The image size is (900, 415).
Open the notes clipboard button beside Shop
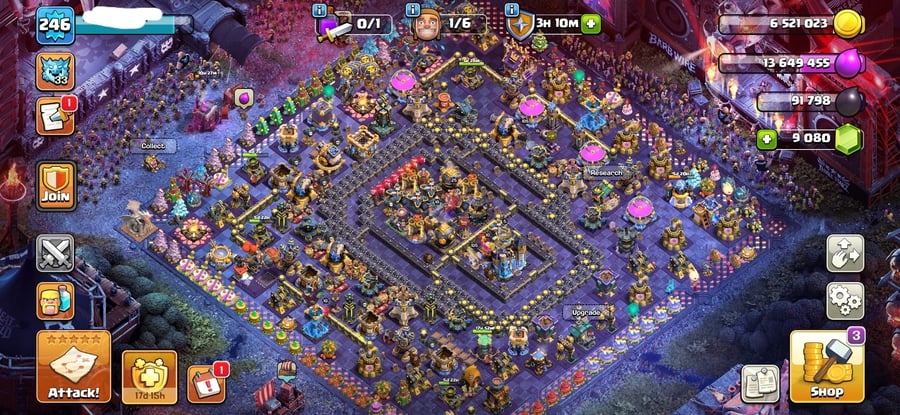758,384
